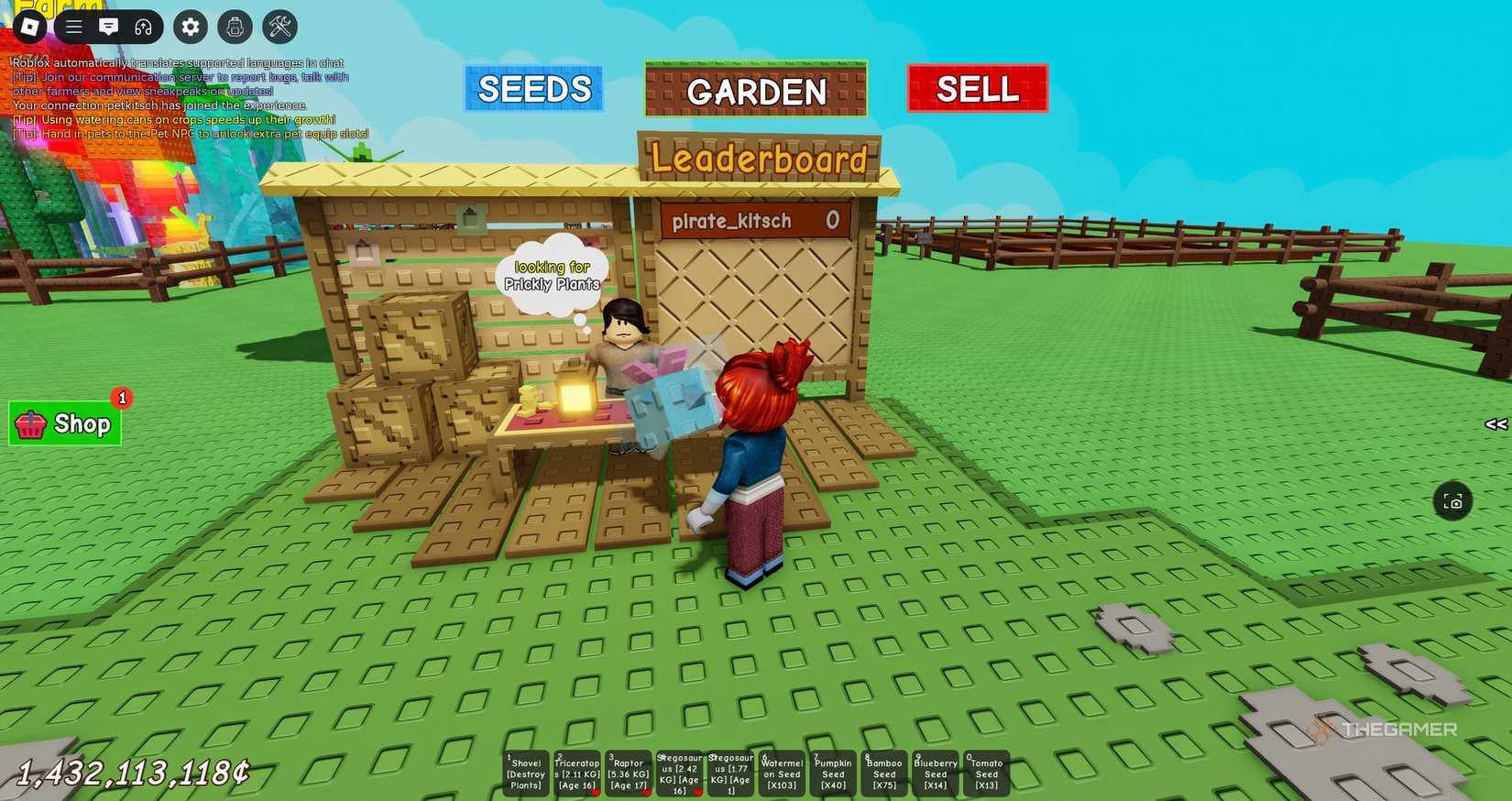The image size is (1512, 801).
Task: Equip the Bamboo Seed in slot 8
Action: click(x=883, y=773)
